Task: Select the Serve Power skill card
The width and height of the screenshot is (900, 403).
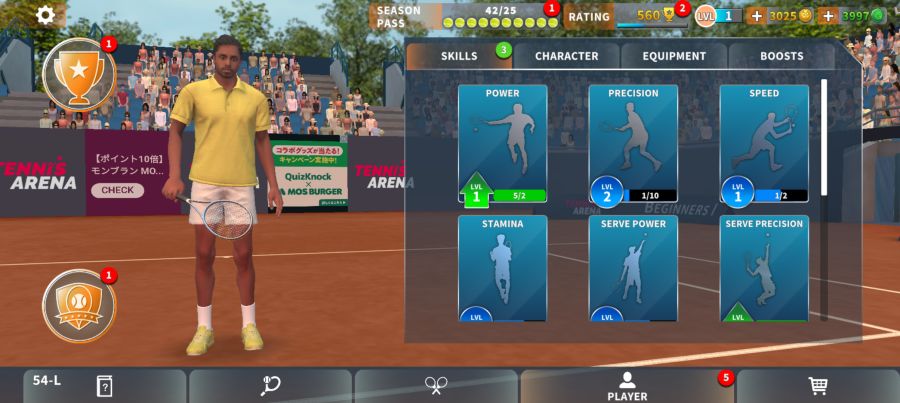Action: 633,268
